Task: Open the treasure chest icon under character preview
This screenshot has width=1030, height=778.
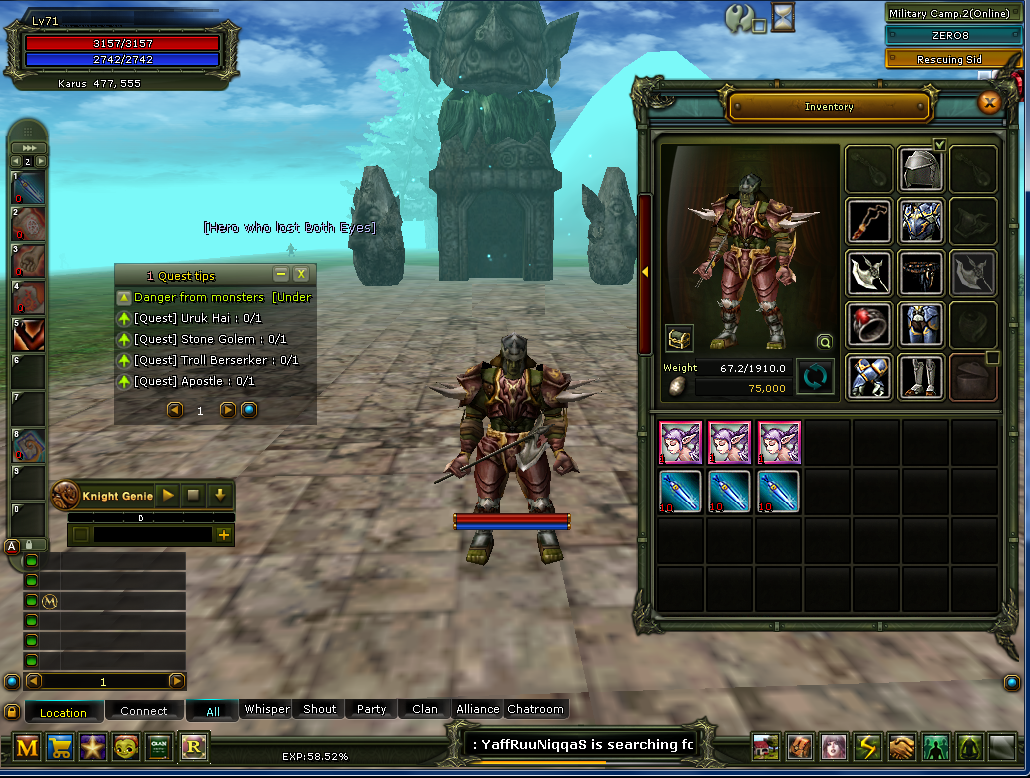Action: click(x=680, y=338)
